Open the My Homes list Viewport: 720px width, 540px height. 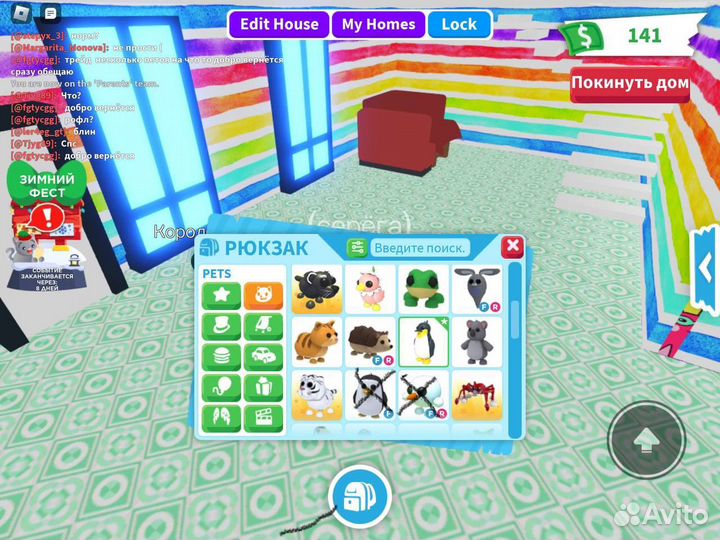(x=378, y=25)
